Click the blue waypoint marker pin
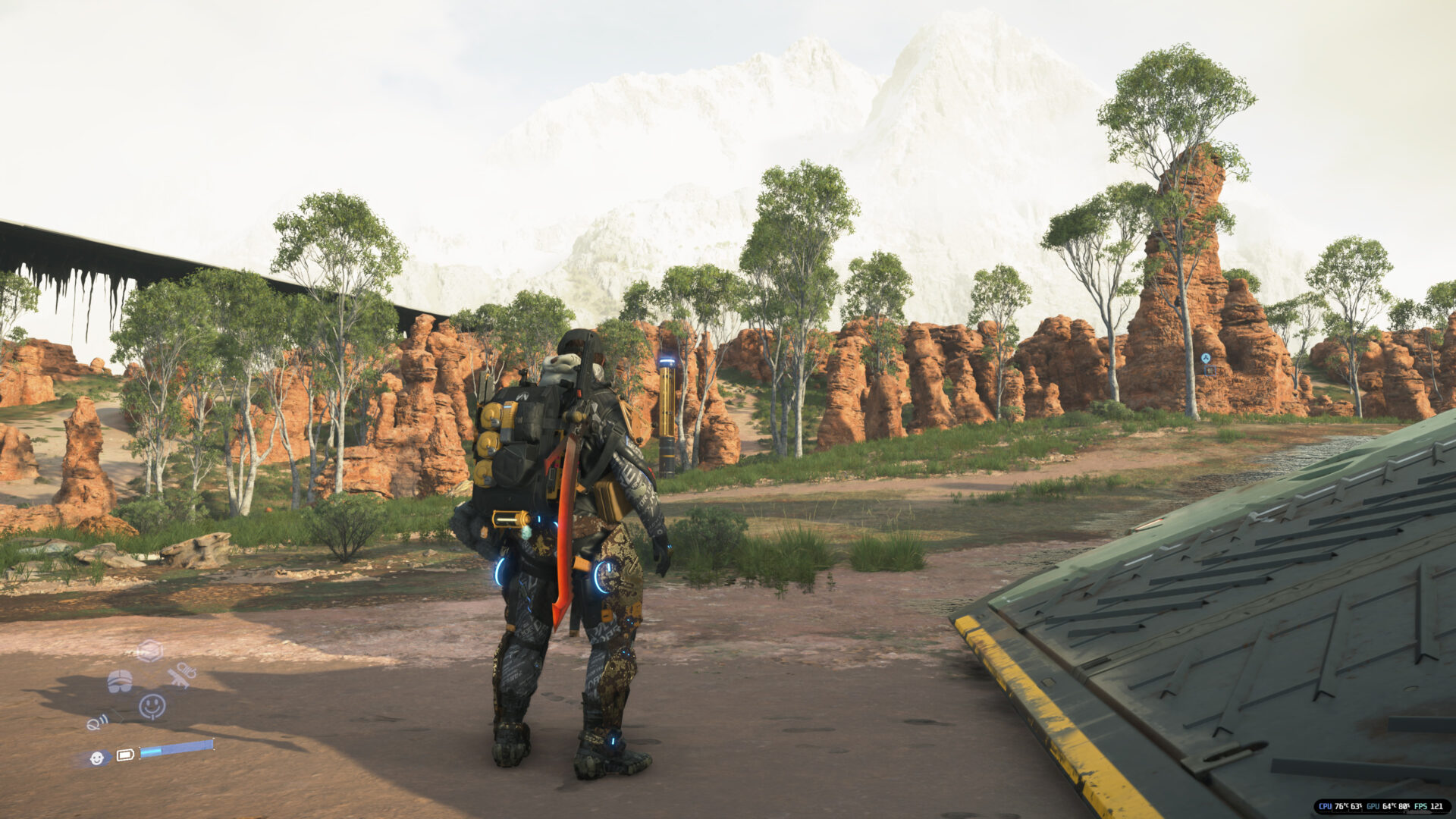The width and height of the screenshot is (1456, 819). coord(1206,358)
